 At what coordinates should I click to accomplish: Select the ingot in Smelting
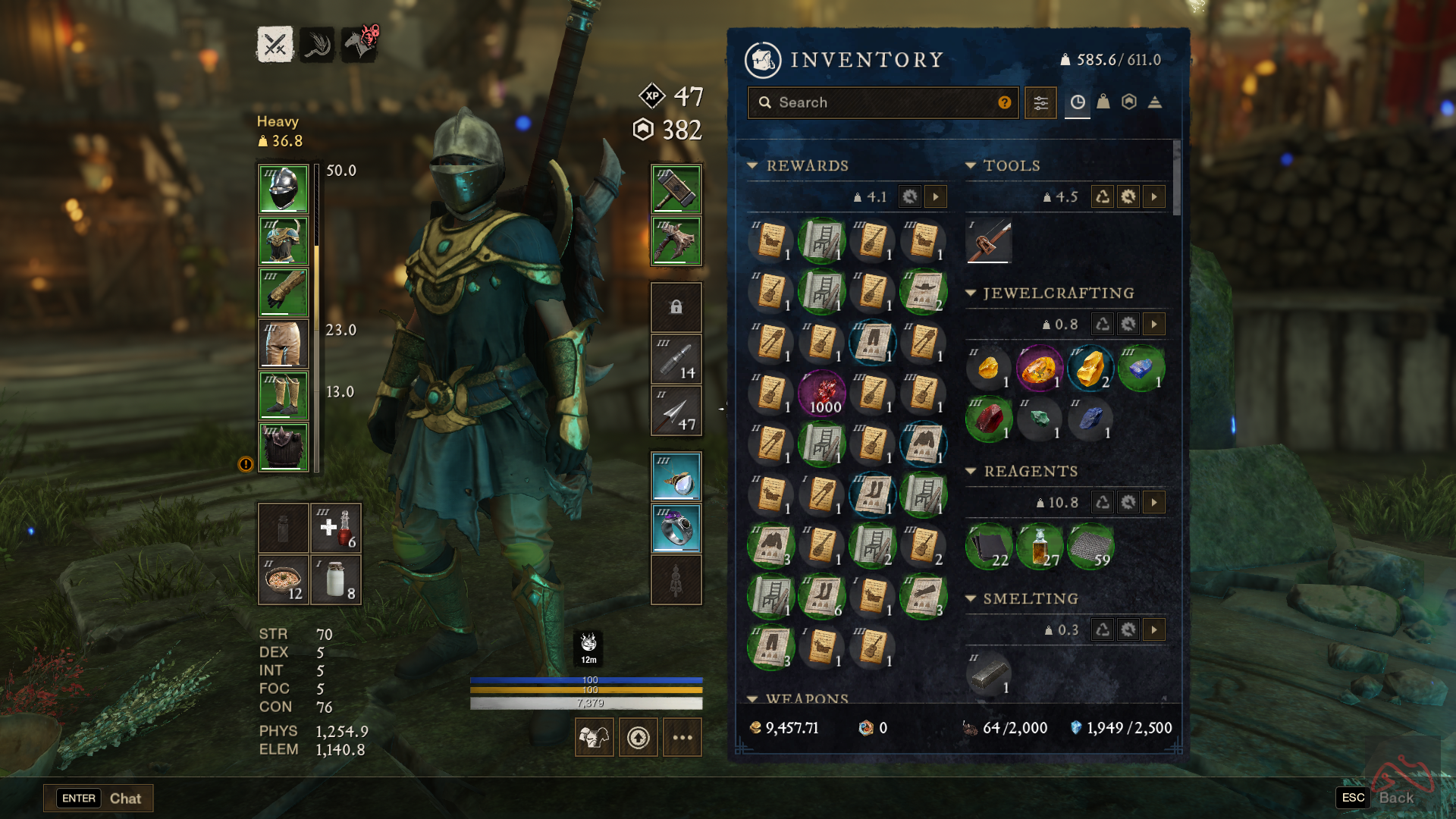989,673
